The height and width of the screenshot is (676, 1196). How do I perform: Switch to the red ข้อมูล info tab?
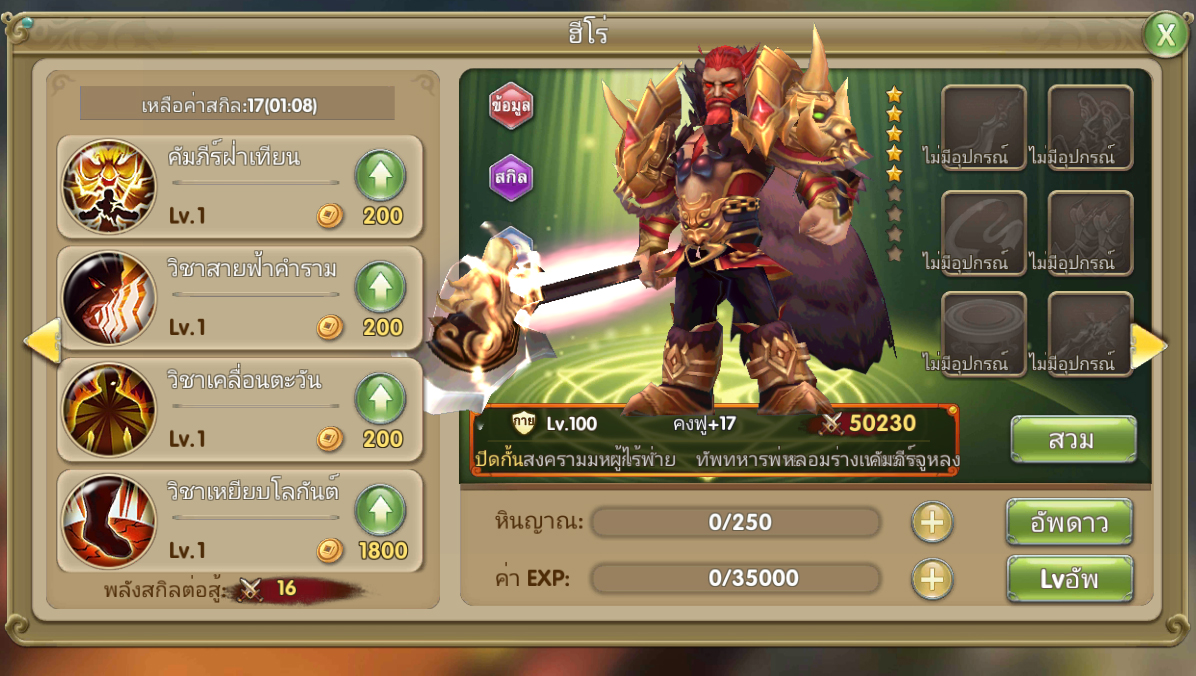click(x=511, y=106)
